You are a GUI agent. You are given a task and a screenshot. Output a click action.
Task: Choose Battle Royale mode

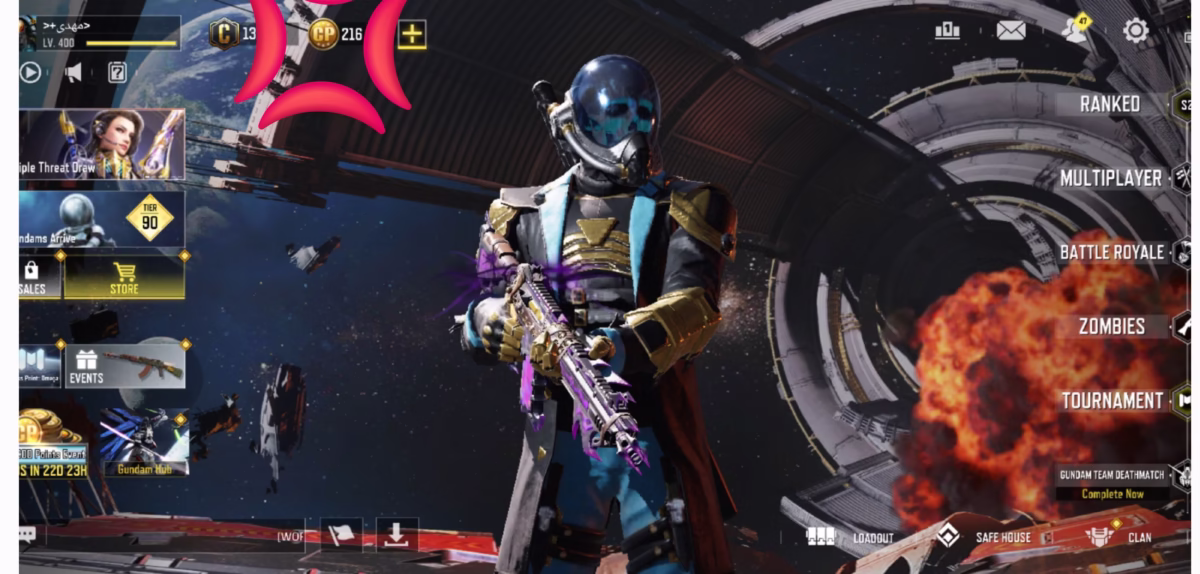(1112, 252)
